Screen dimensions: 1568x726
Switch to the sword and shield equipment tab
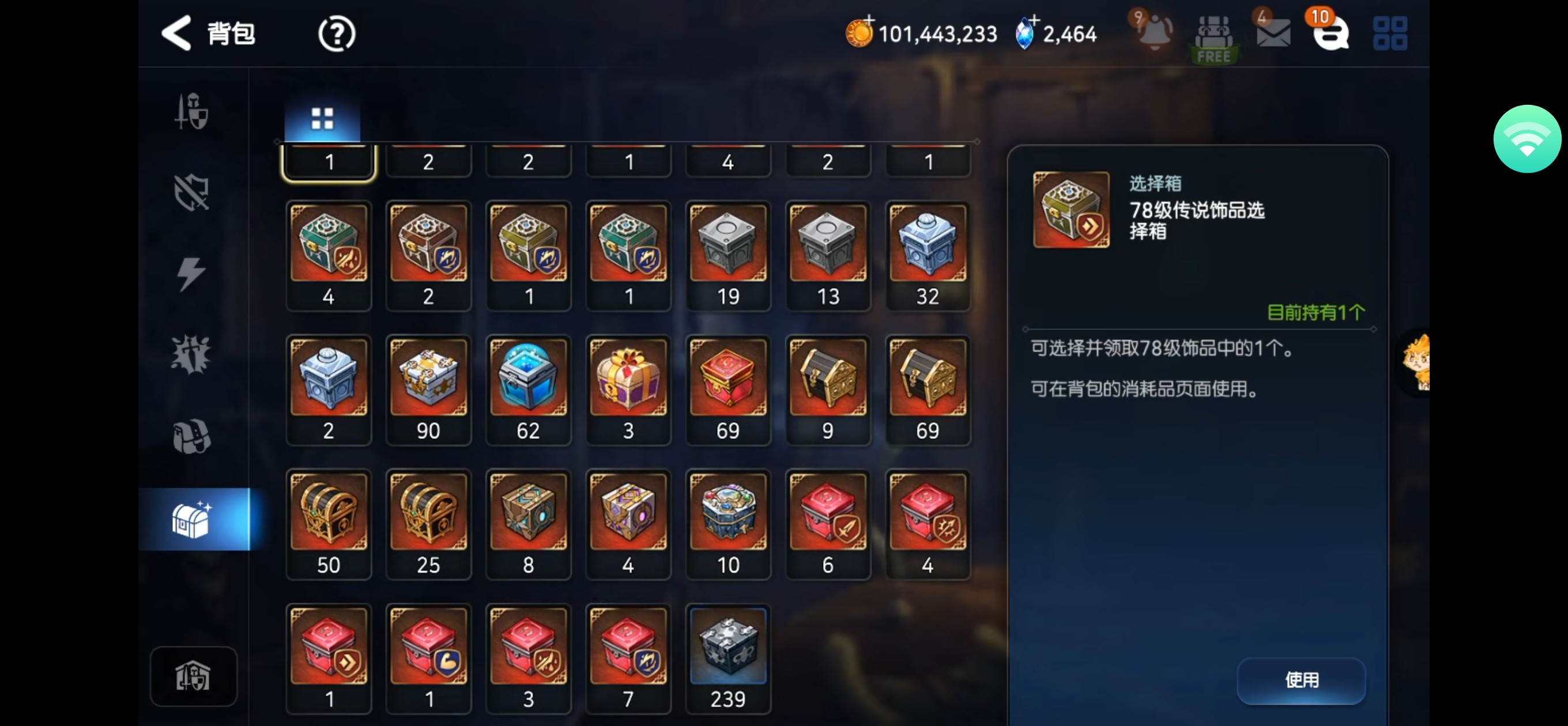tap(193, 111)
